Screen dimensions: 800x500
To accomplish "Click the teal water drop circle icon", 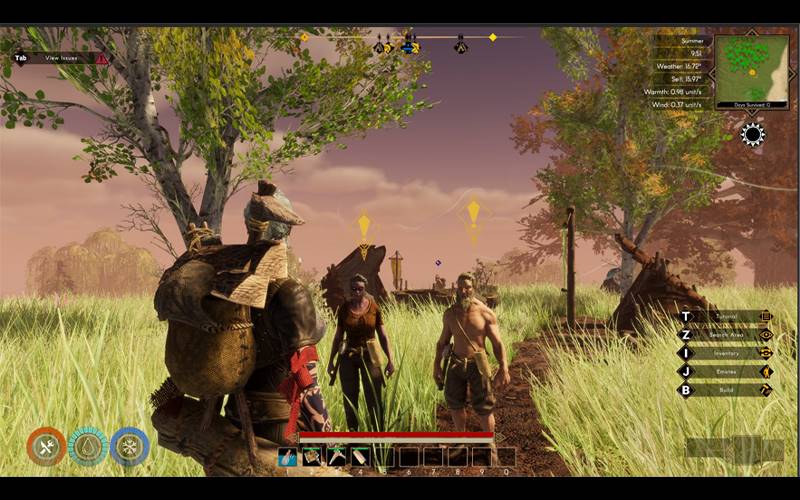I will tap(88, 447).
